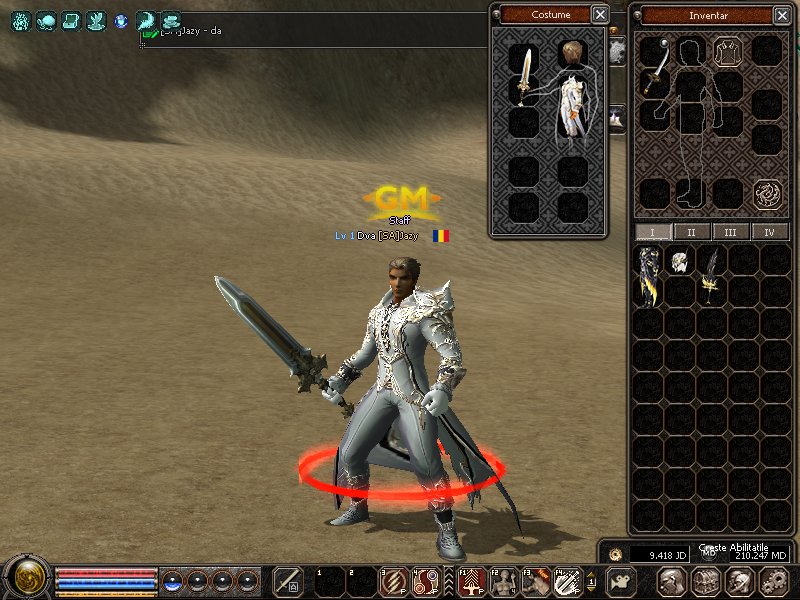Viewport: 800px width, 600px height.
Task: Open inventory tab III
Action: (x=731, y=232)
